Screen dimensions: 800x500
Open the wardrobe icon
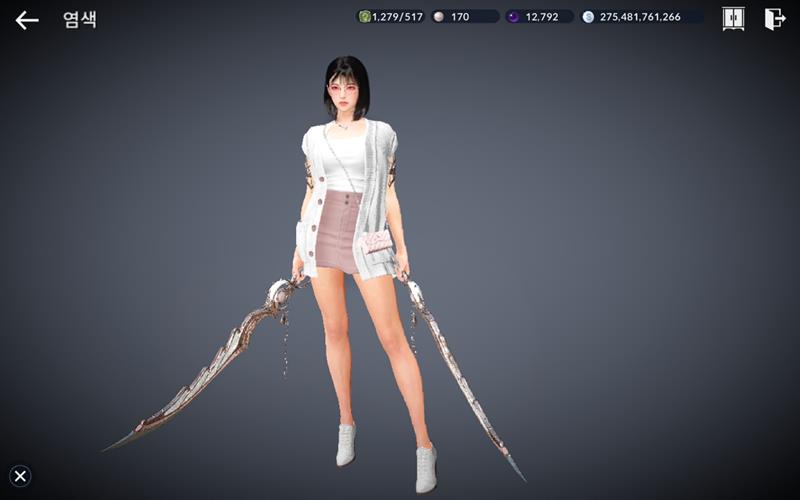[x=733, y=19]
